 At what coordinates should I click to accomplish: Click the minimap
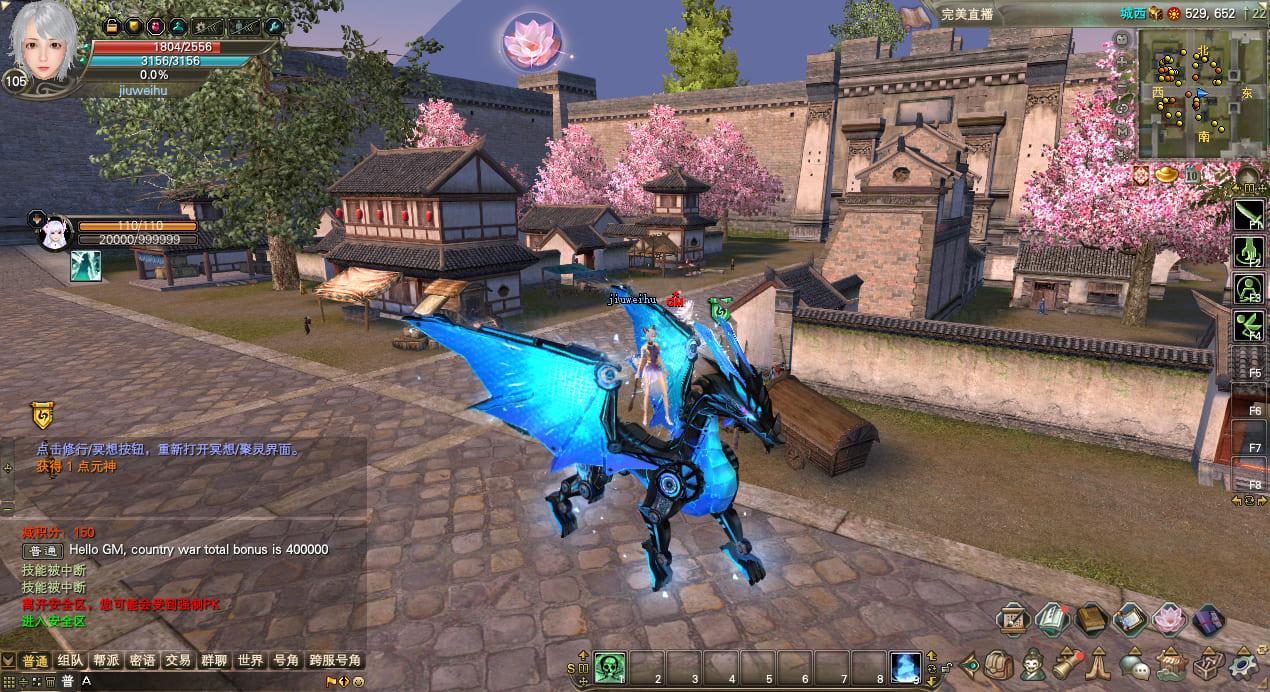pos(1190,95)
